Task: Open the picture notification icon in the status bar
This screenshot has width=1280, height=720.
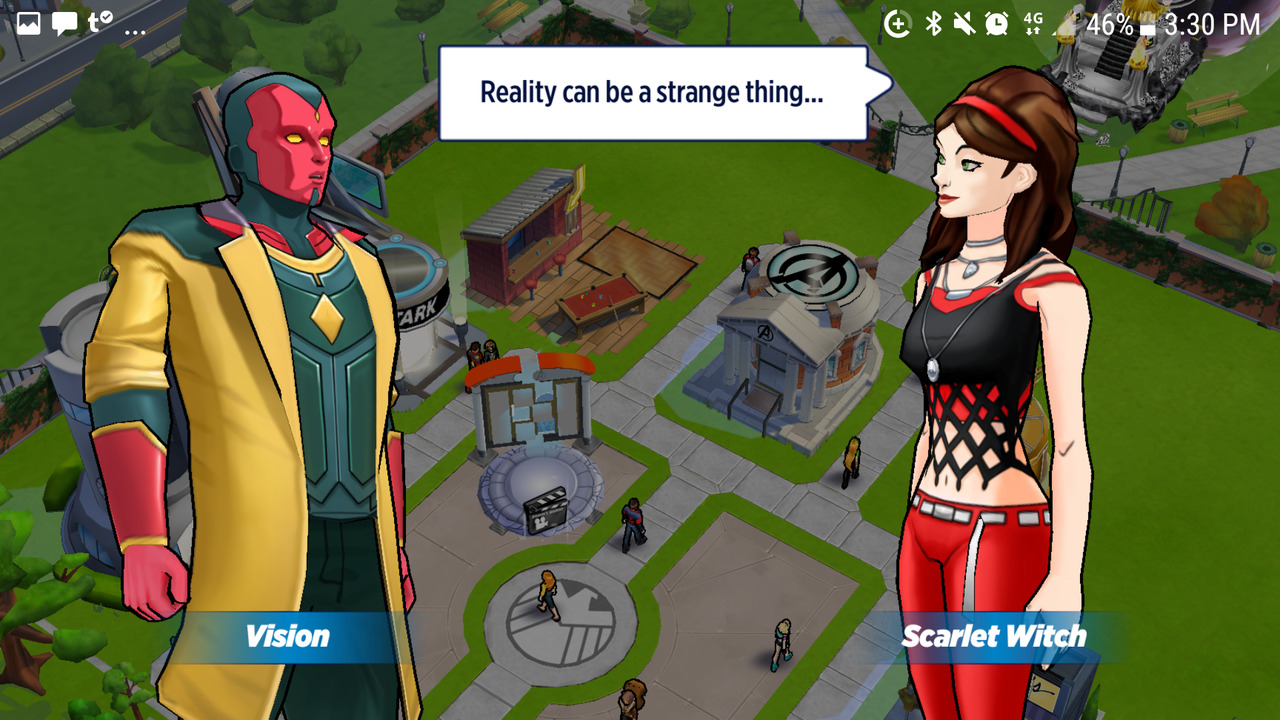Action: [x=28, y=23]
